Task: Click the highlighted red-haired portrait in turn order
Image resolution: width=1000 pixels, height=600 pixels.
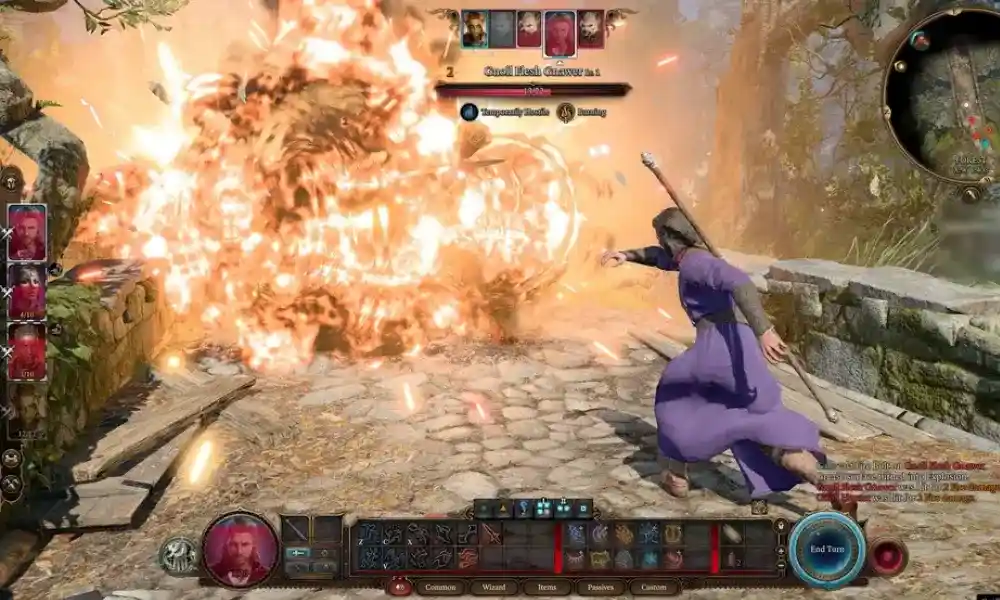Action: [x=560, y=32]
